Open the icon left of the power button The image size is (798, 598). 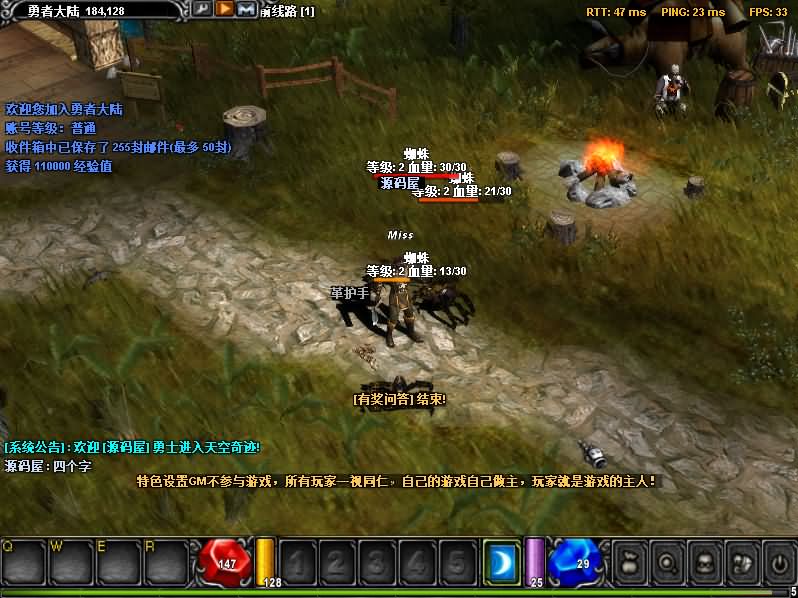point(741,562)
